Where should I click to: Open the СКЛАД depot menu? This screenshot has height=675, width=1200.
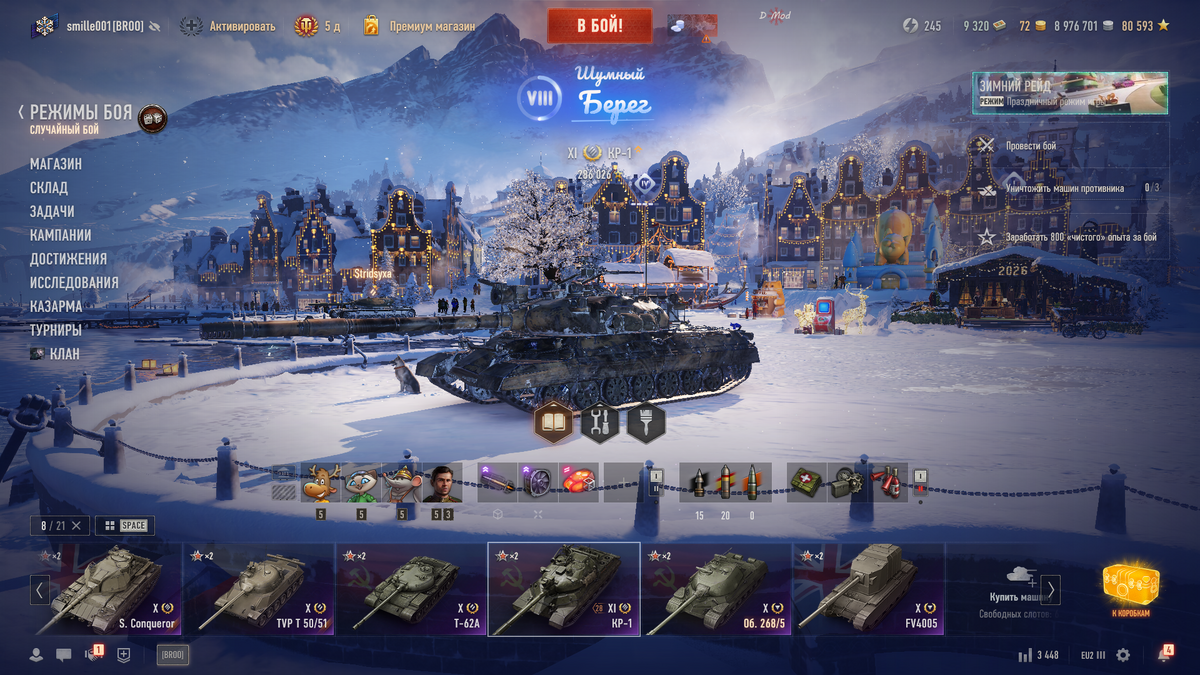coord(49,188)
